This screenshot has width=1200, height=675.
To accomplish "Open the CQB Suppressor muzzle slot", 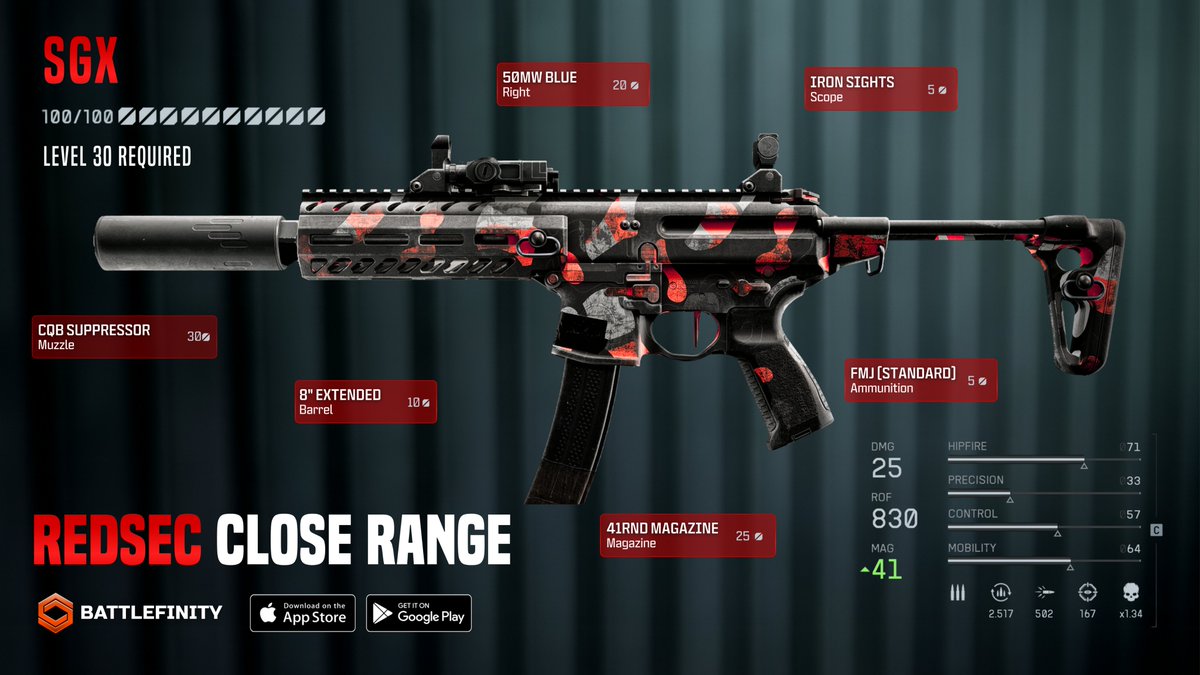I will 124,337.
